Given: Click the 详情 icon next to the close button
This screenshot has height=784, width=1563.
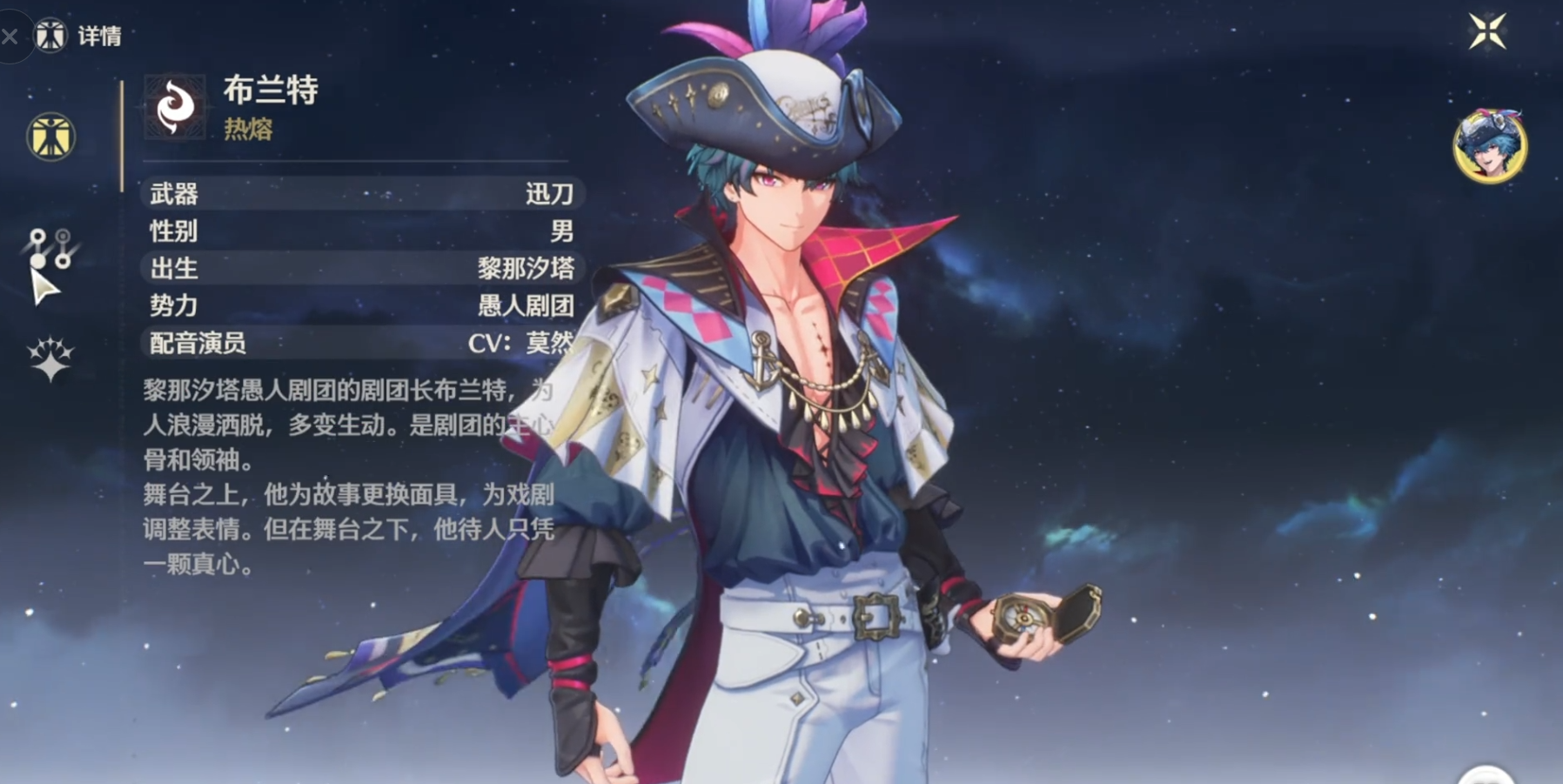Looking at the screenshot, I should click(50, 36).
